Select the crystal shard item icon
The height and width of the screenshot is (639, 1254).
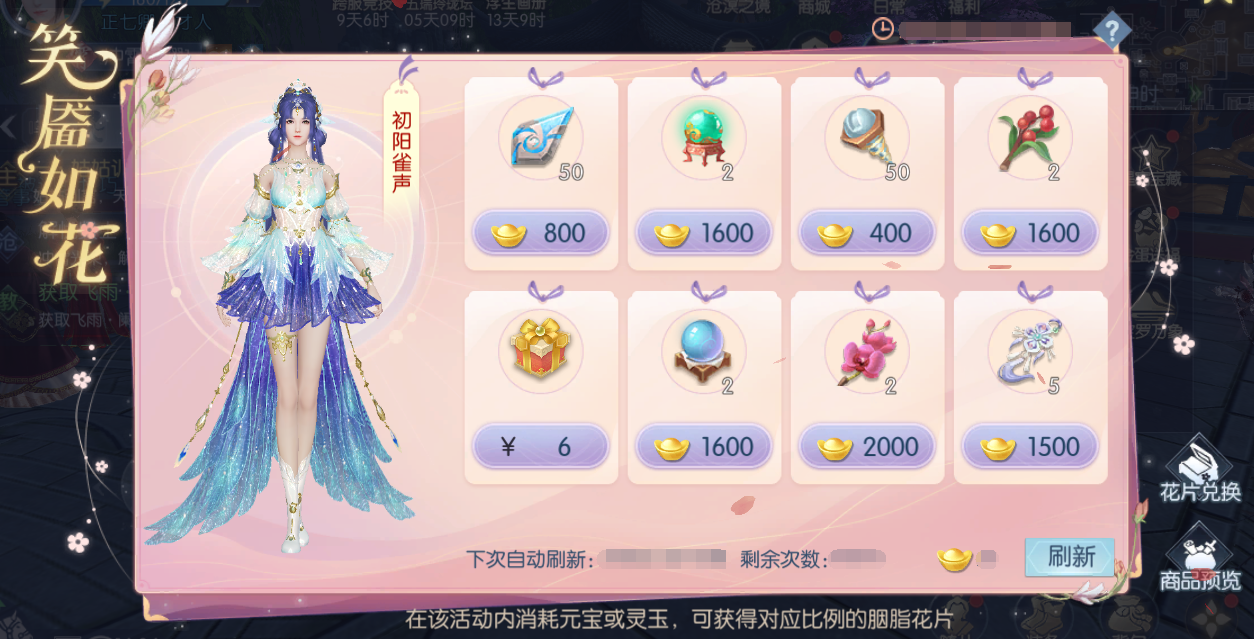click(x=540, y=138)
